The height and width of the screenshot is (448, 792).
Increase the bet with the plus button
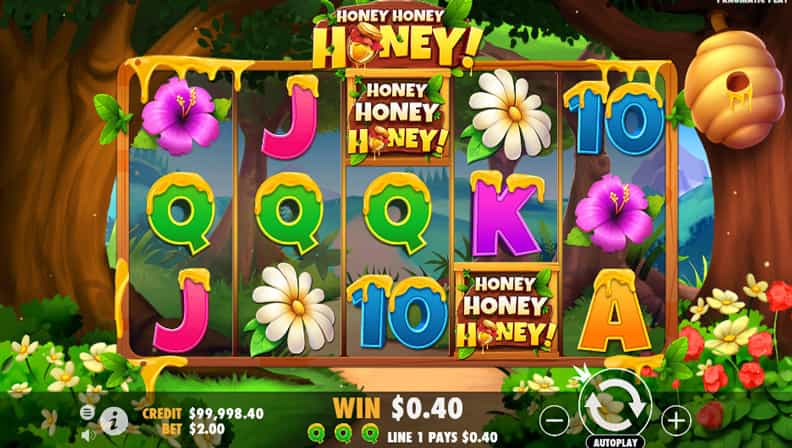676,418
